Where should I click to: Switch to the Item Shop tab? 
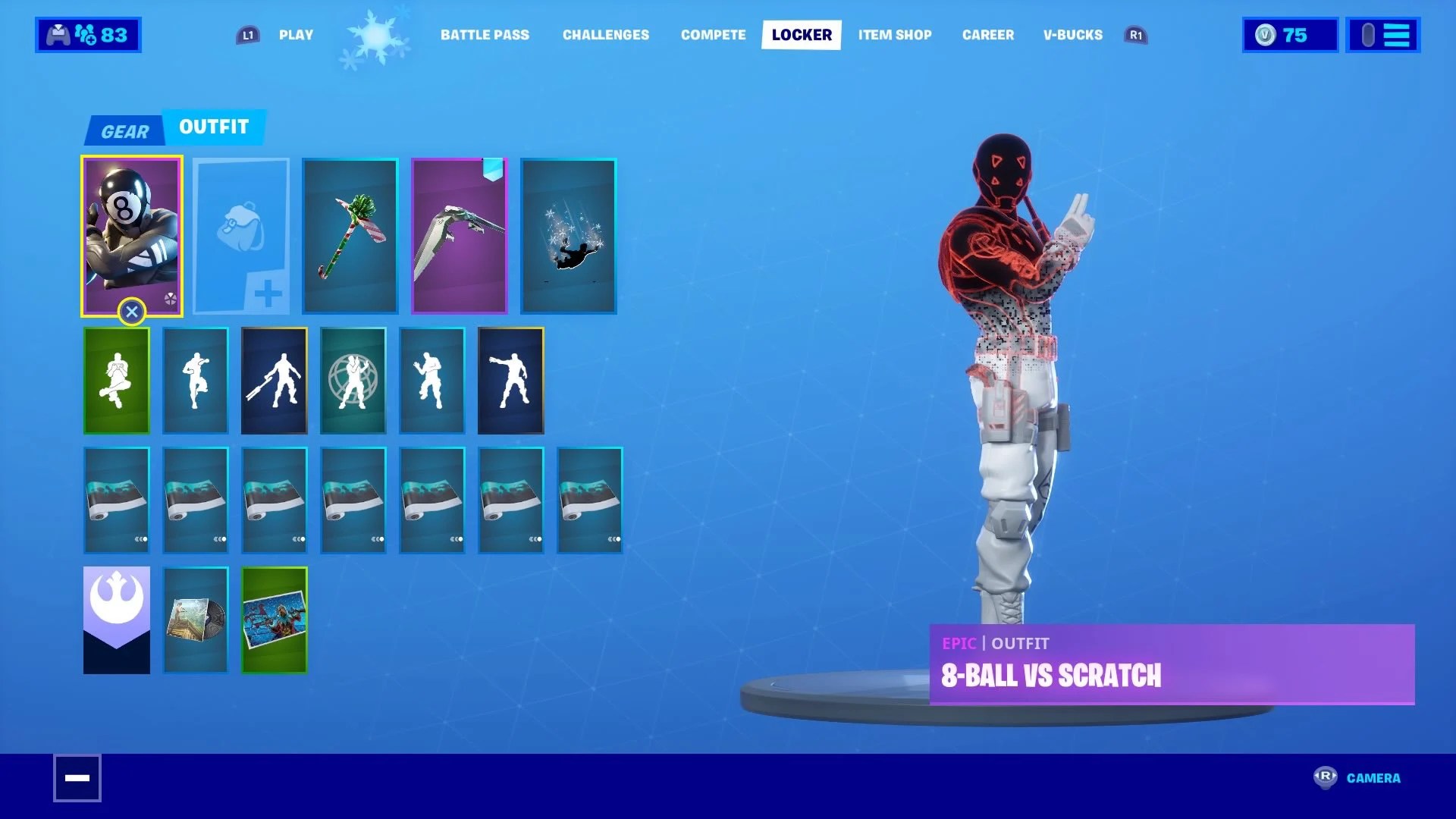895,34
